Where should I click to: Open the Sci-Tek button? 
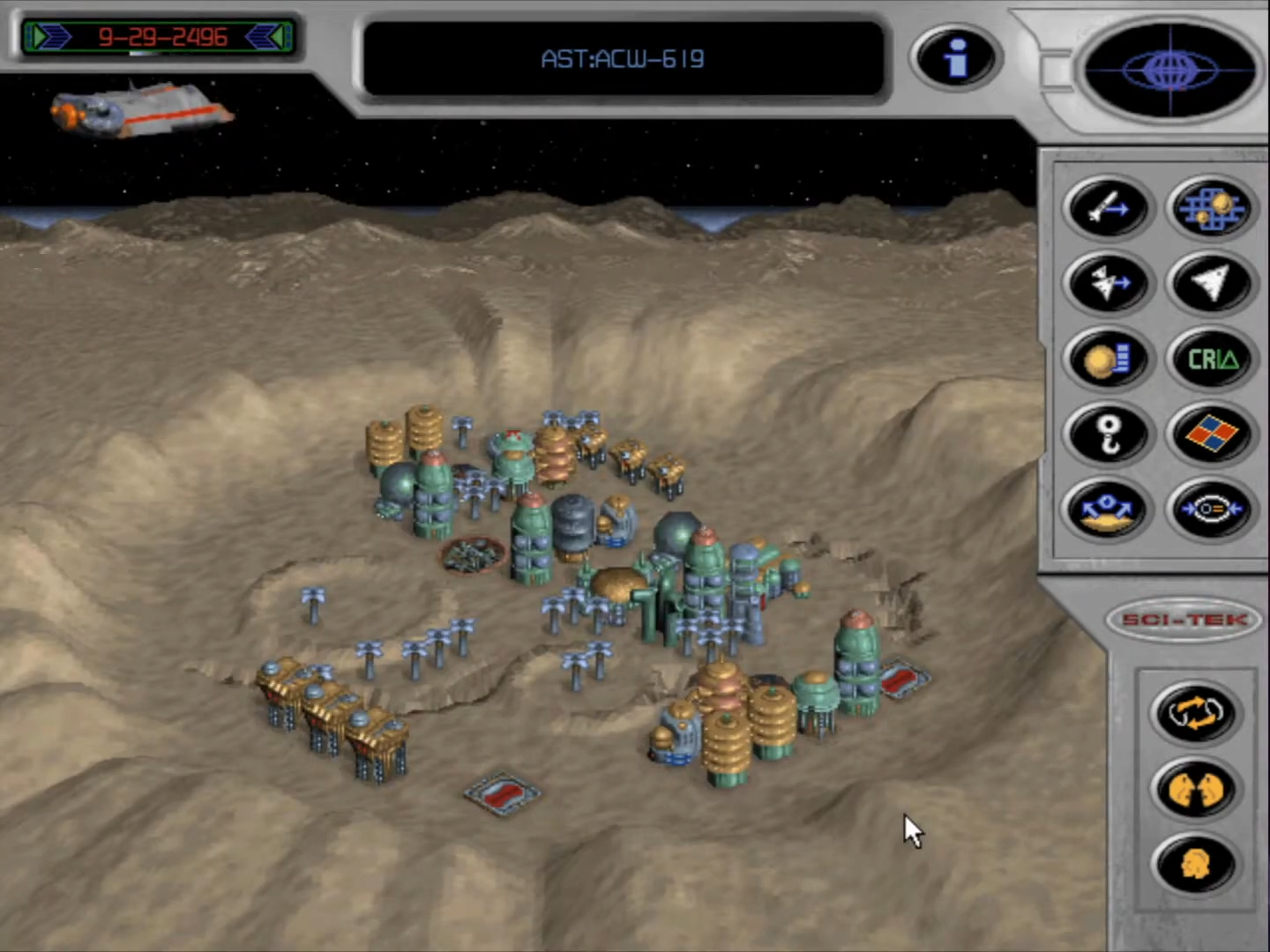point(1184,620)
